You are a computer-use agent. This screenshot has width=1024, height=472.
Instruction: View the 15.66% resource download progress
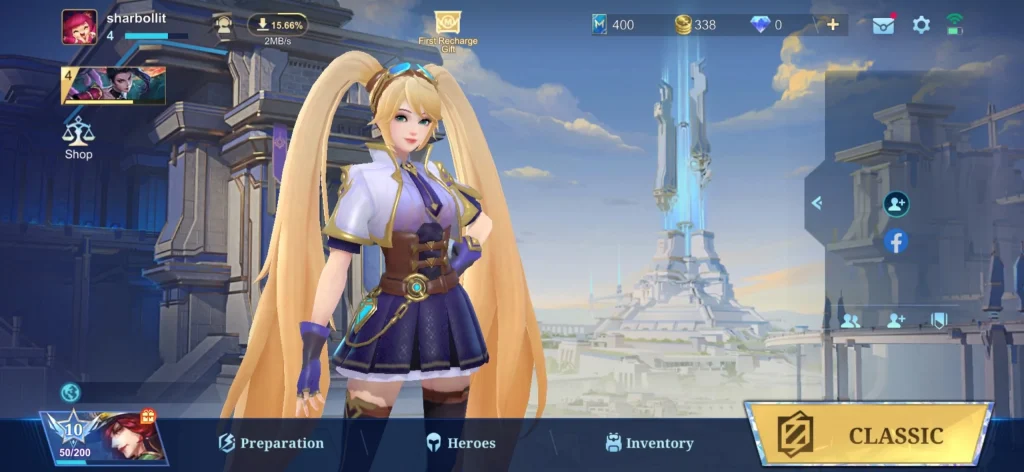click(278, 25)
